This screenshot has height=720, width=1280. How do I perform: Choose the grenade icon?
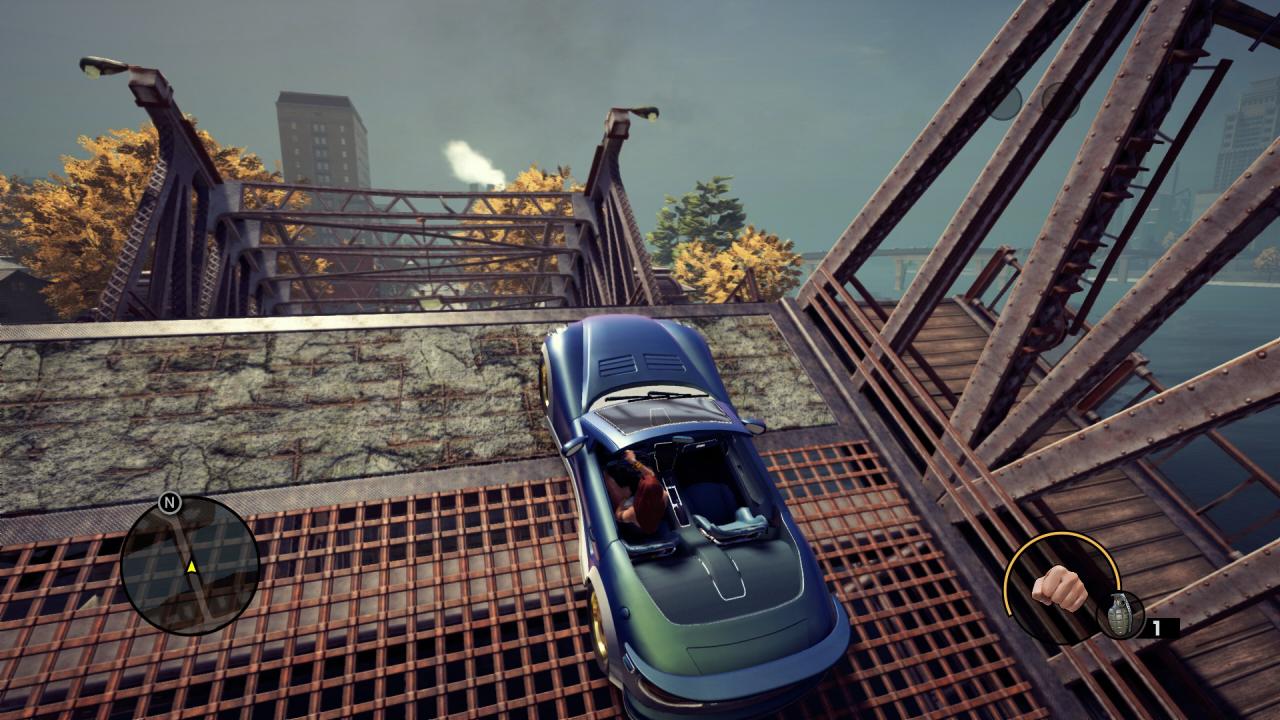point(1119,613)
